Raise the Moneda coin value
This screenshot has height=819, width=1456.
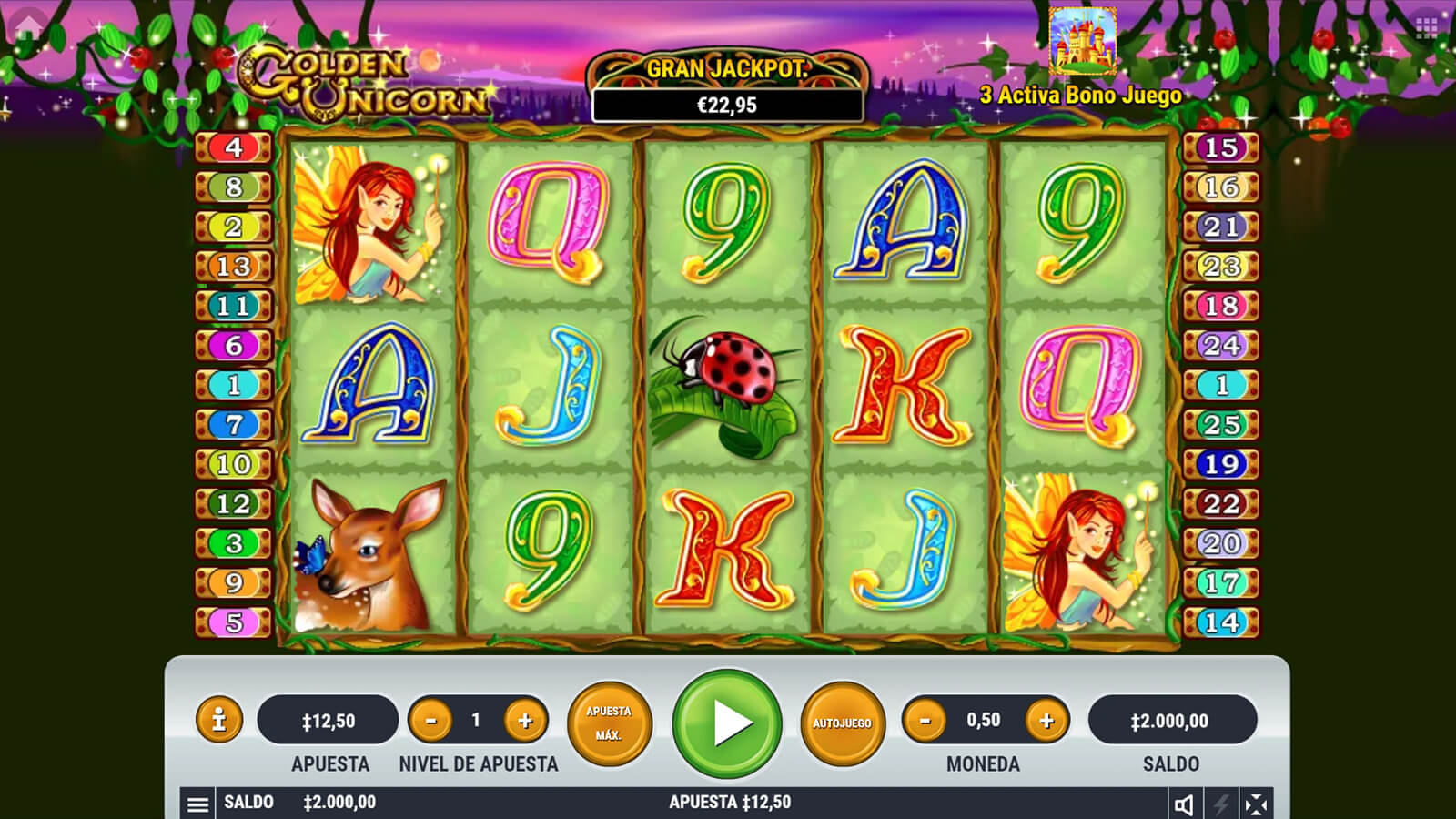coord(1046,721)
